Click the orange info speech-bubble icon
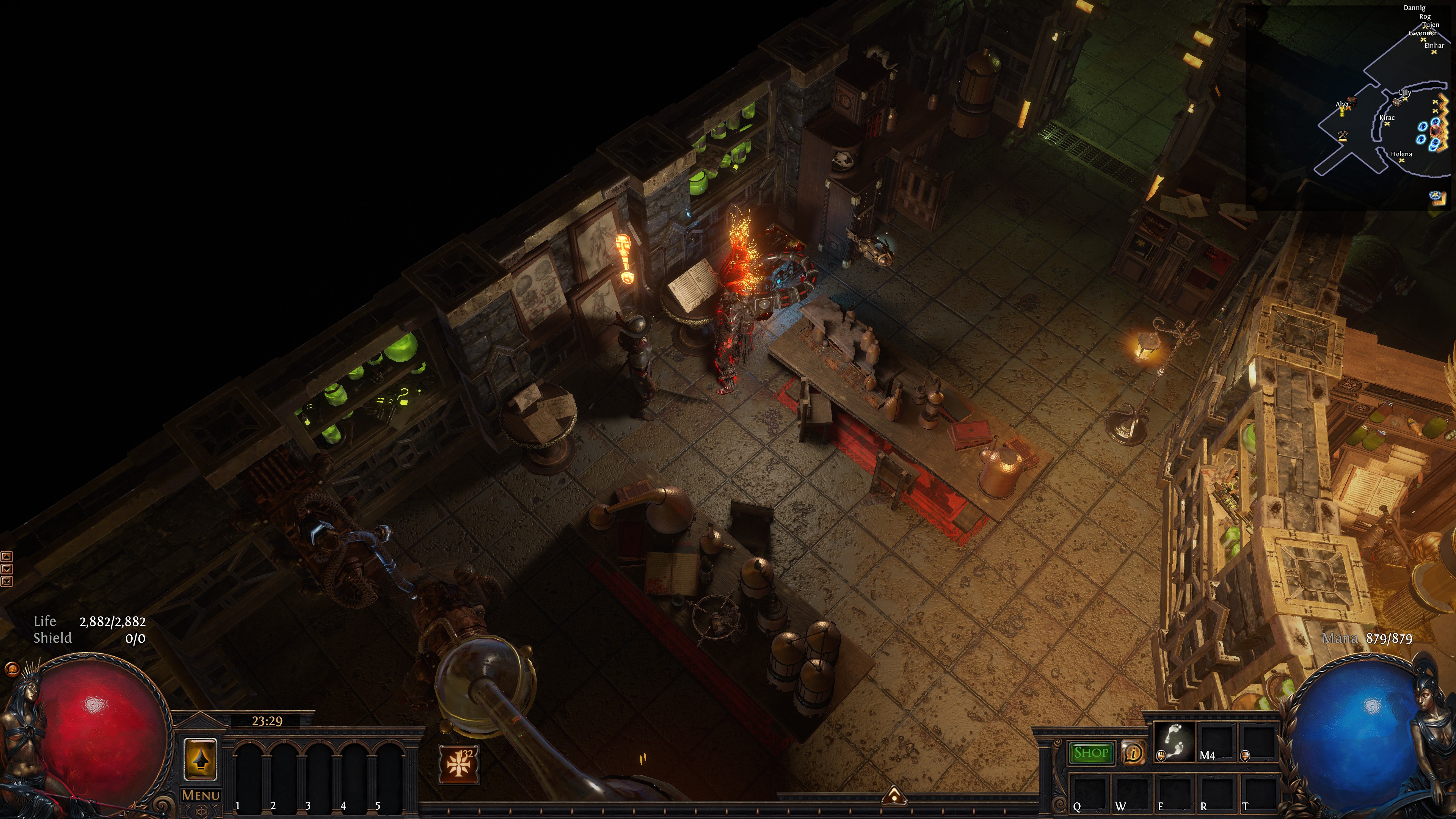1456x819 pixels. tap(1133, 753)
